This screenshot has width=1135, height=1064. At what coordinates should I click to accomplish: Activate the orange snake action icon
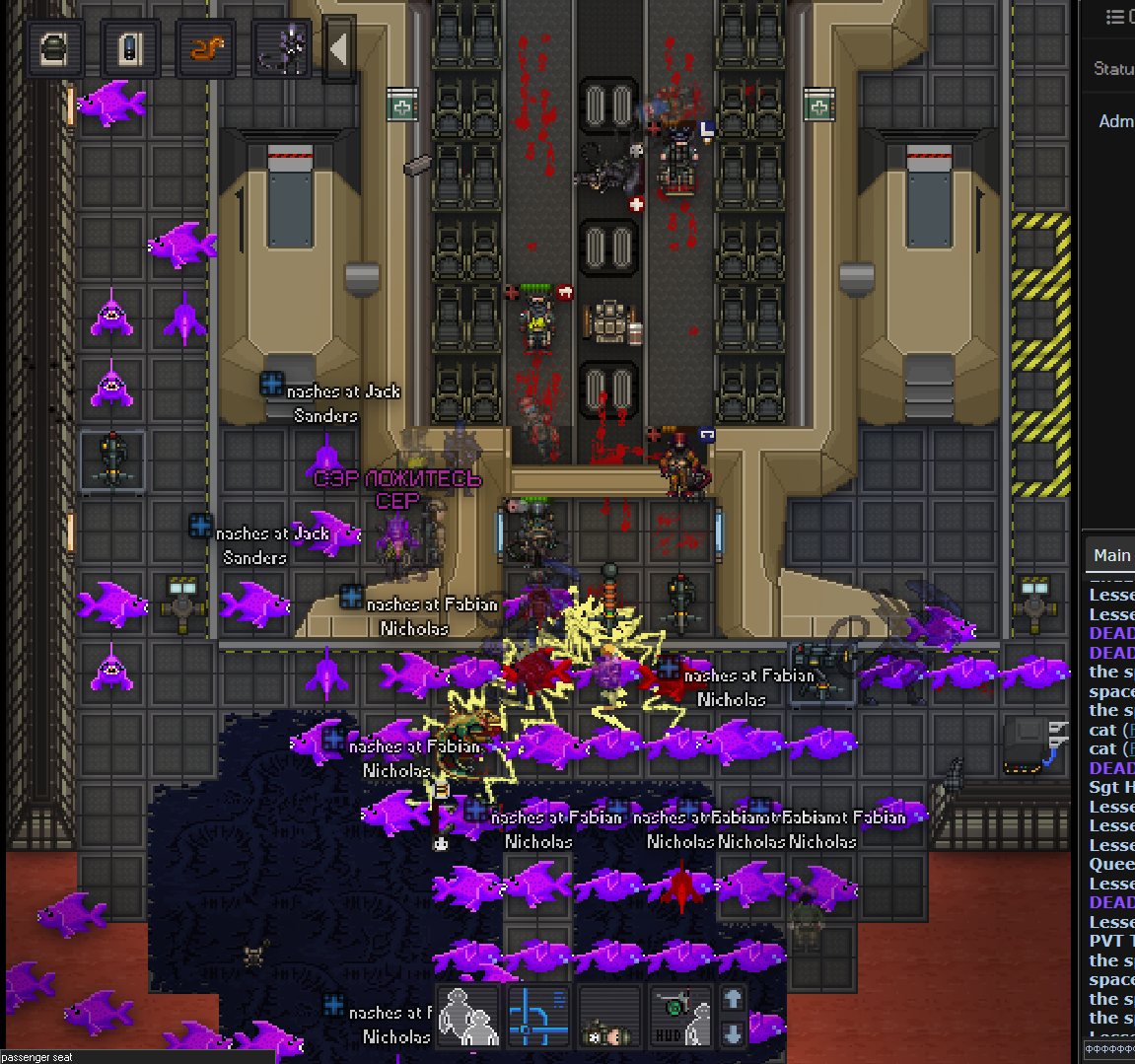click(206, 48)
